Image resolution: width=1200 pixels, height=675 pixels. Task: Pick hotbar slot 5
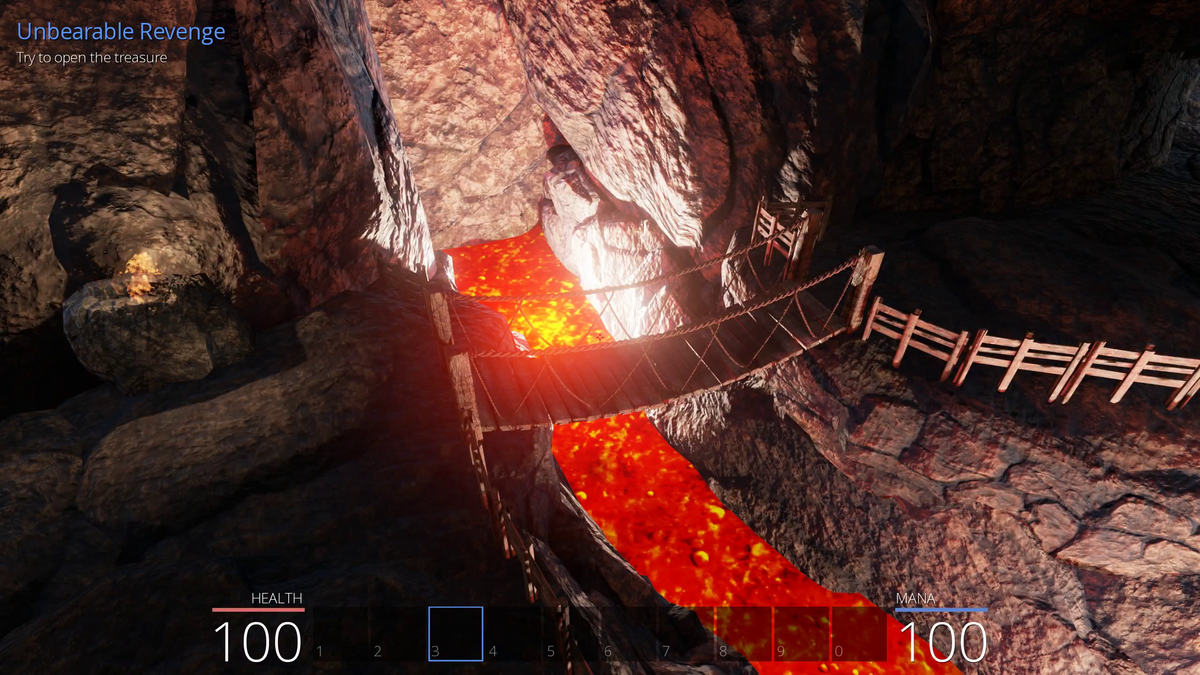(x=572, y=634)
